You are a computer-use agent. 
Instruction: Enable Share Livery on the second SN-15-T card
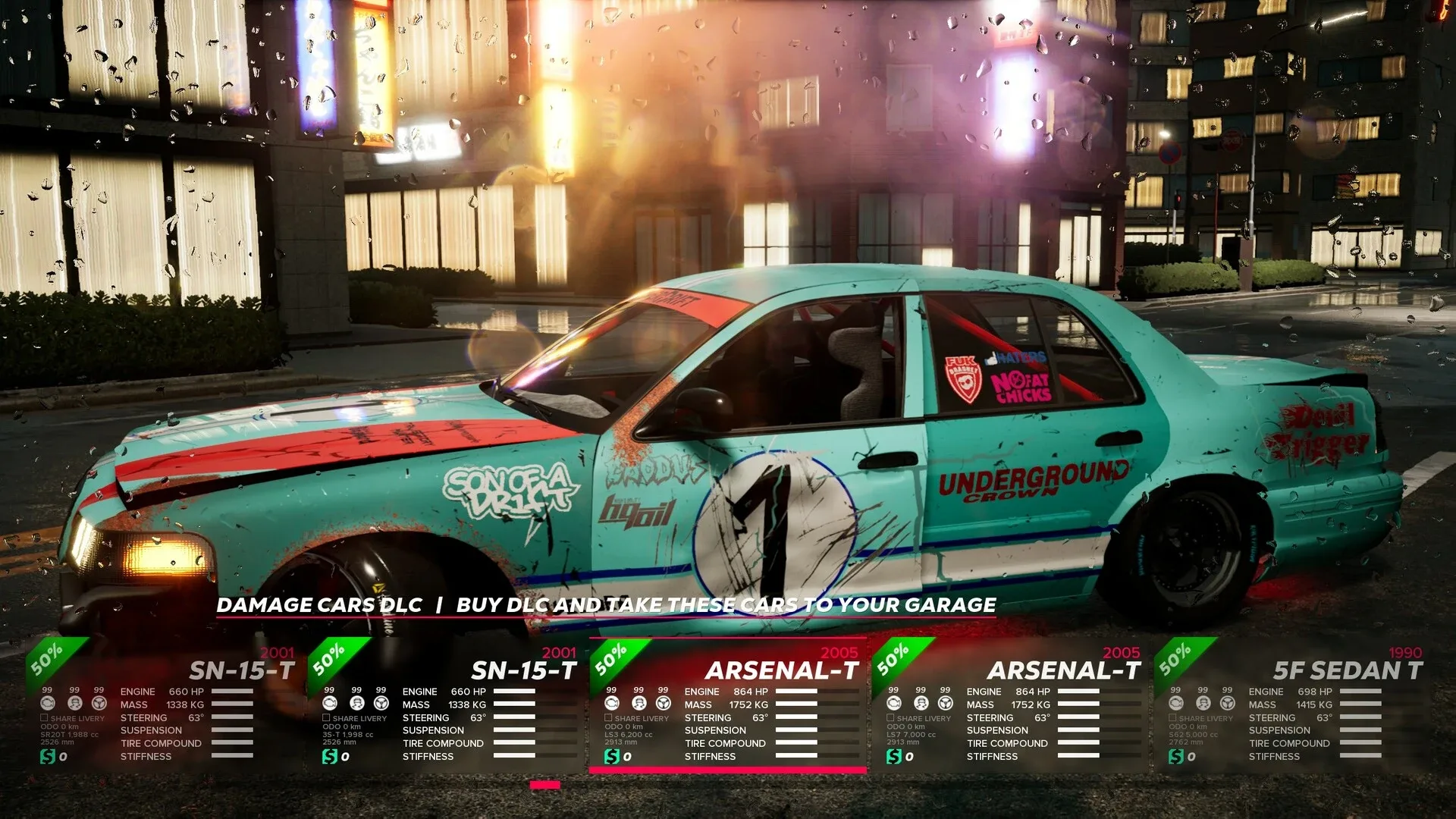[x=326, y=717]
